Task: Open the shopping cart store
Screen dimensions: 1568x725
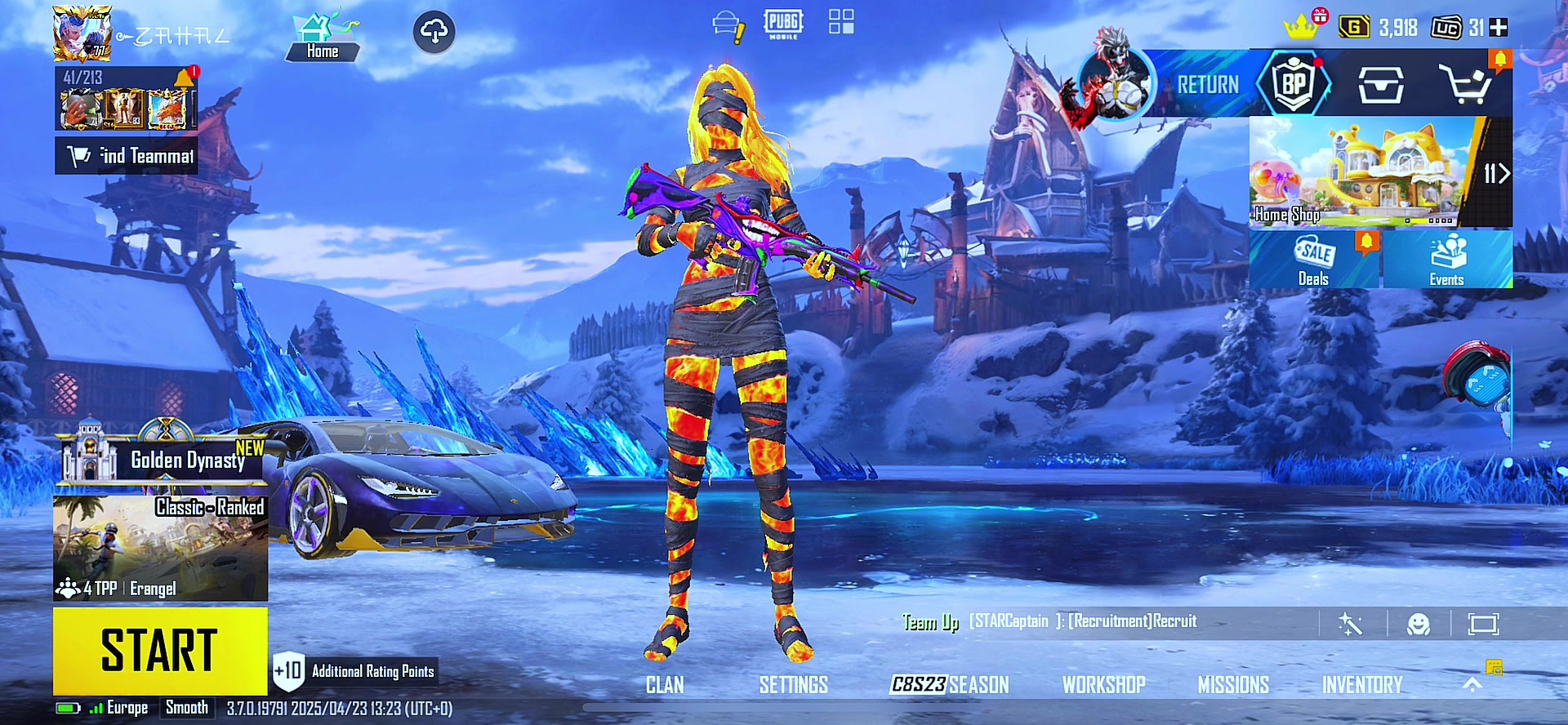Action: click(x=1466, y=83)
